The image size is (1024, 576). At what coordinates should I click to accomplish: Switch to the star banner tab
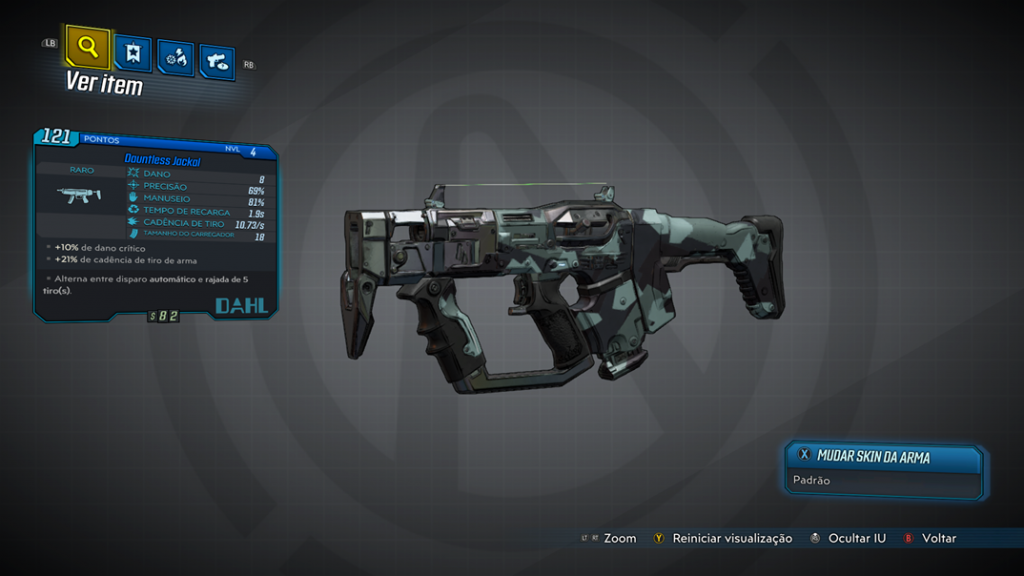[x=134, y=53]
